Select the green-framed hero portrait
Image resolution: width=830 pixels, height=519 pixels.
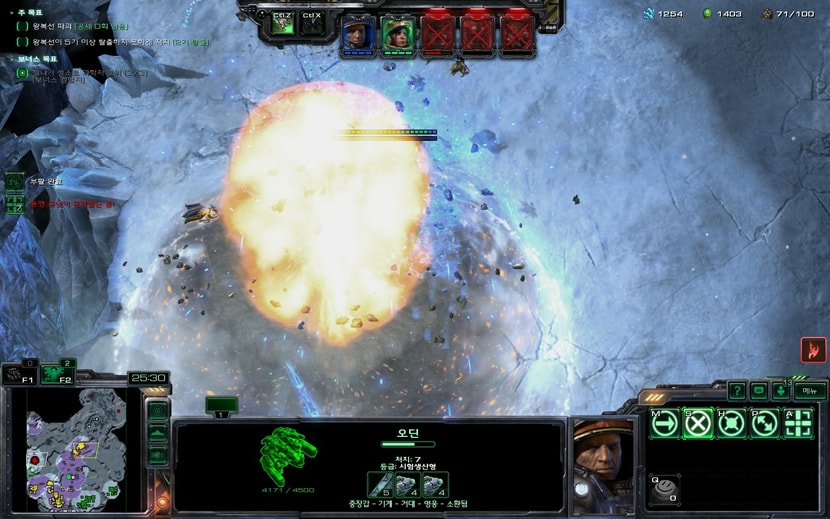click(397, 36)
